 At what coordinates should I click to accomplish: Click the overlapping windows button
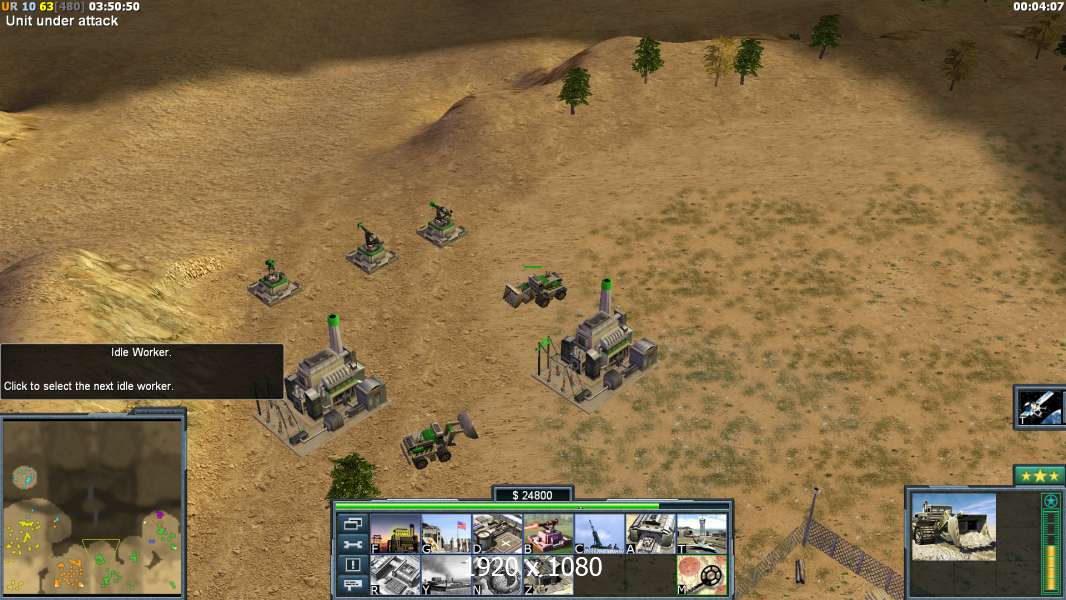352,523
